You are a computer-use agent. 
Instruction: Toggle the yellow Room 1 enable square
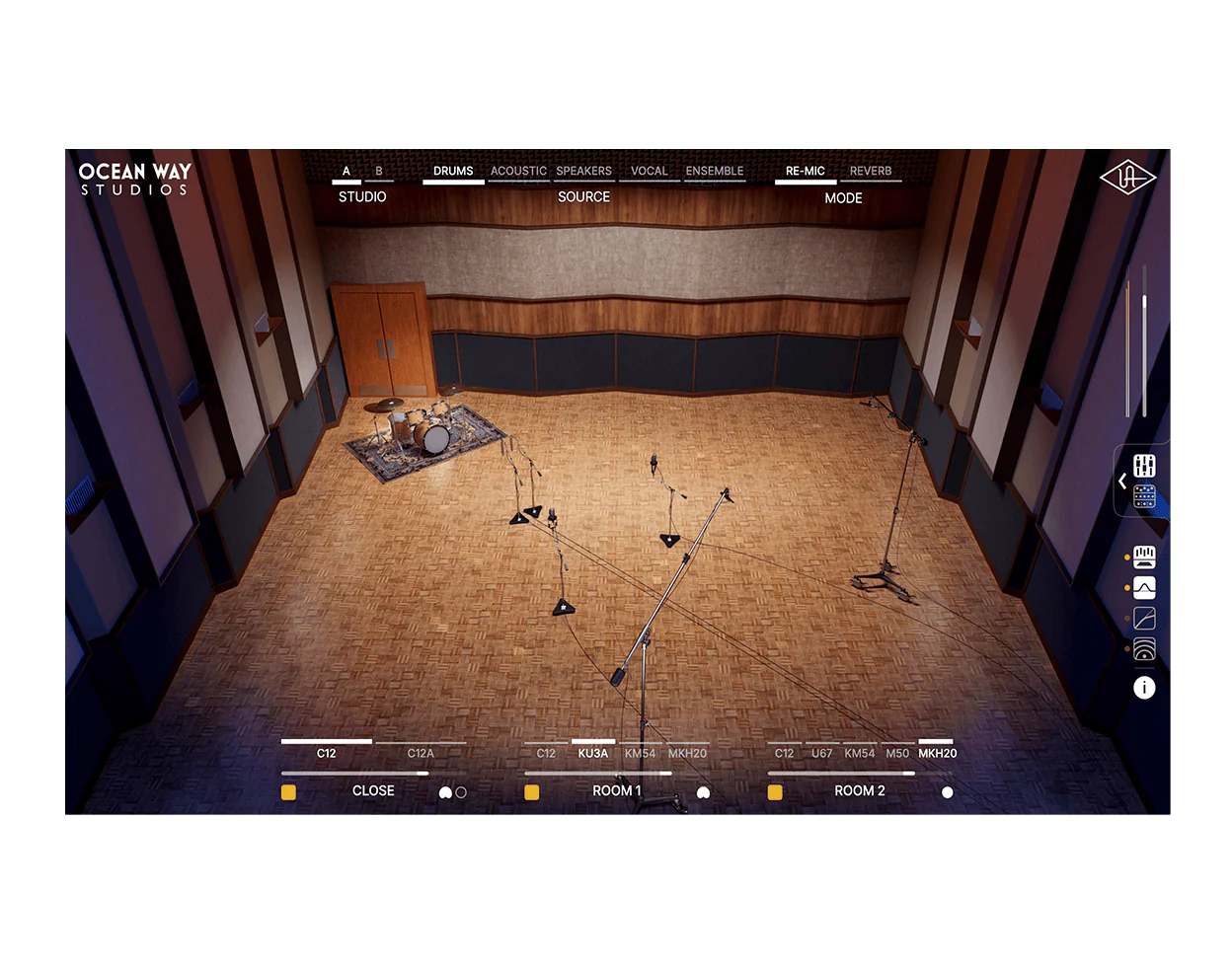pos(532,791)
